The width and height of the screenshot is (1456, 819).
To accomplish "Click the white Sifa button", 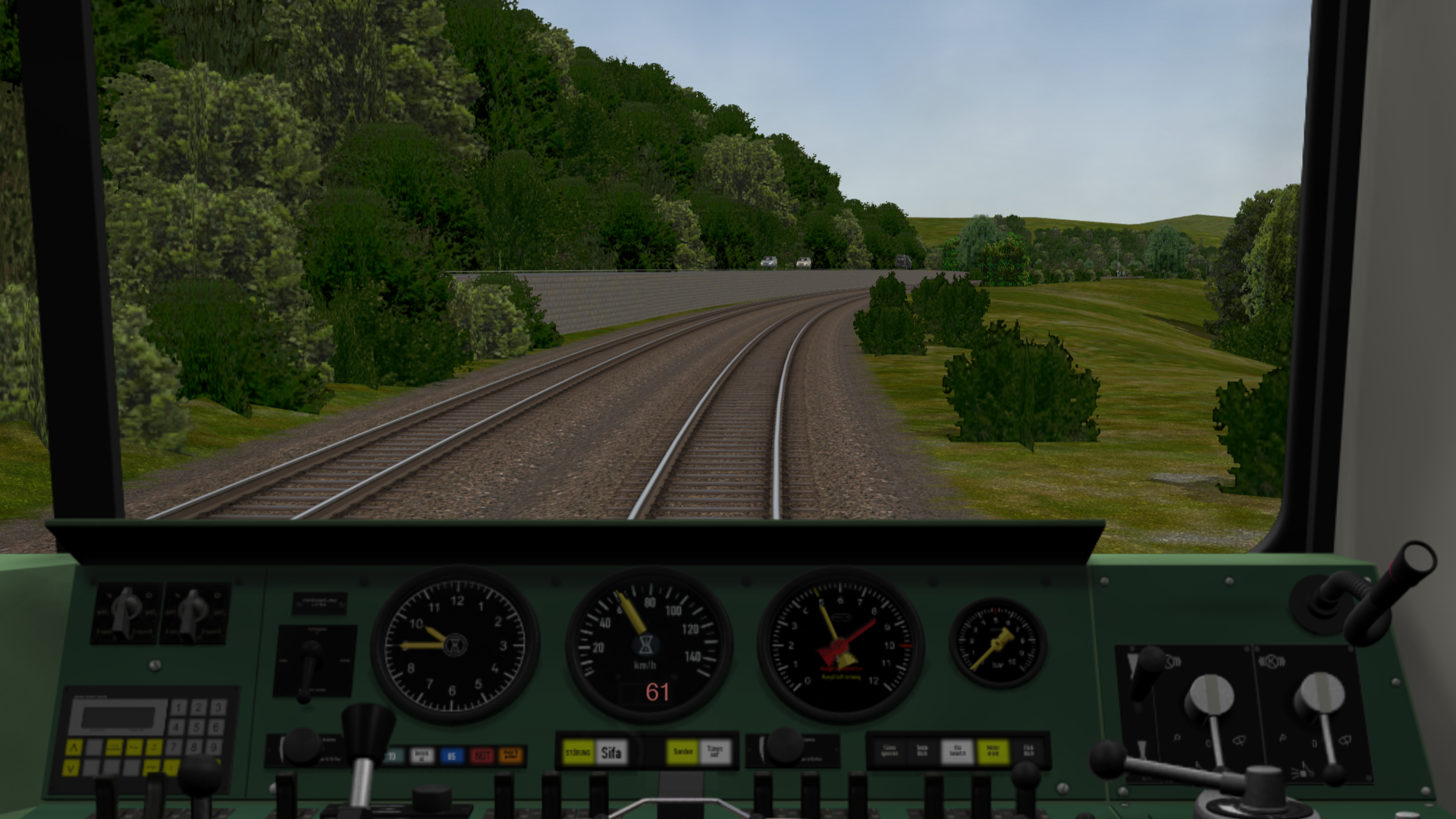I will click(x=611, y=753).
